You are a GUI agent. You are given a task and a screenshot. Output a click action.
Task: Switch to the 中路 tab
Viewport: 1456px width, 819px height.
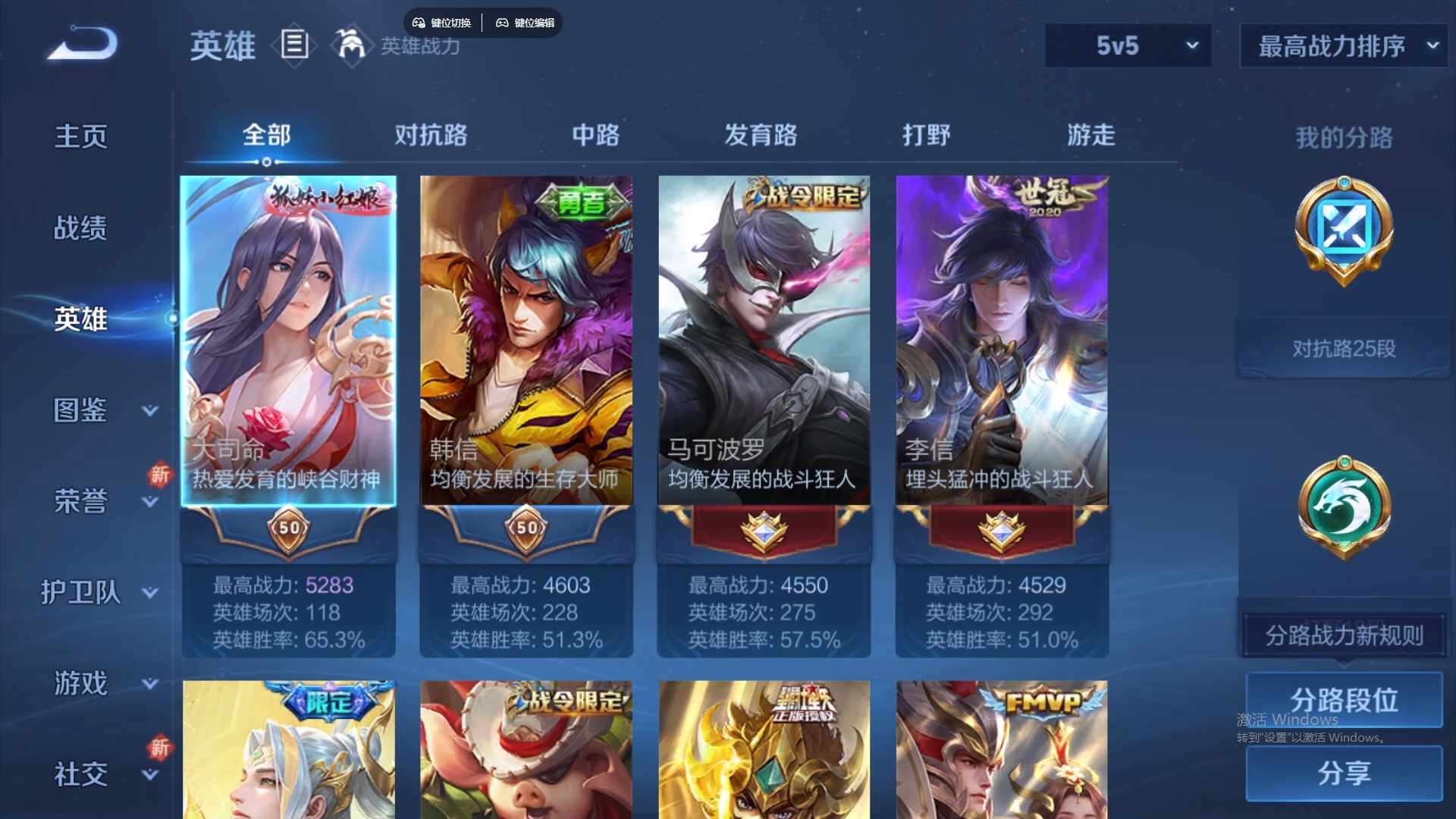tap(595, 135)
